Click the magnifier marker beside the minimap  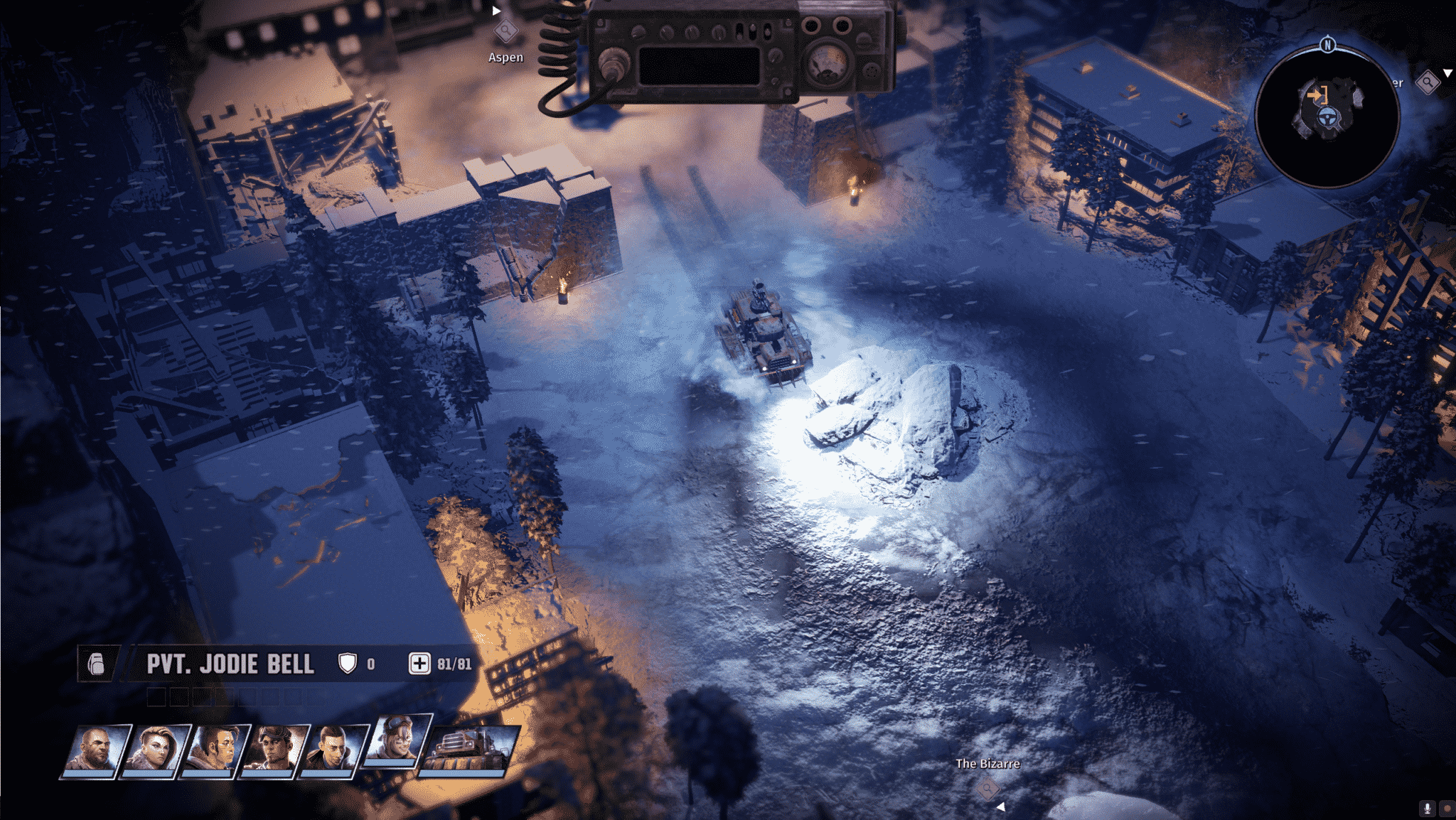point(1427,82)
